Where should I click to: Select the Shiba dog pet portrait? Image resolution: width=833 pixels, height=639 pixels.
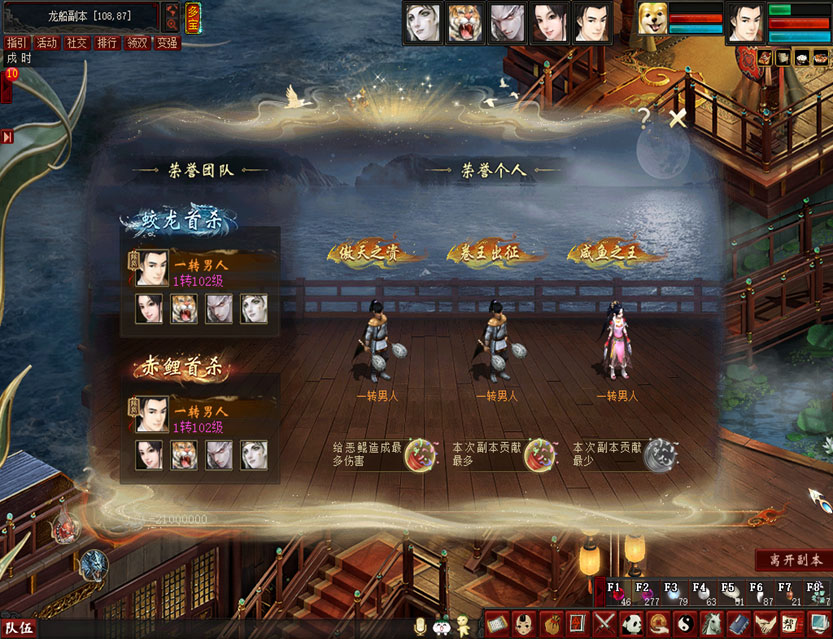(x=653, y=21)
